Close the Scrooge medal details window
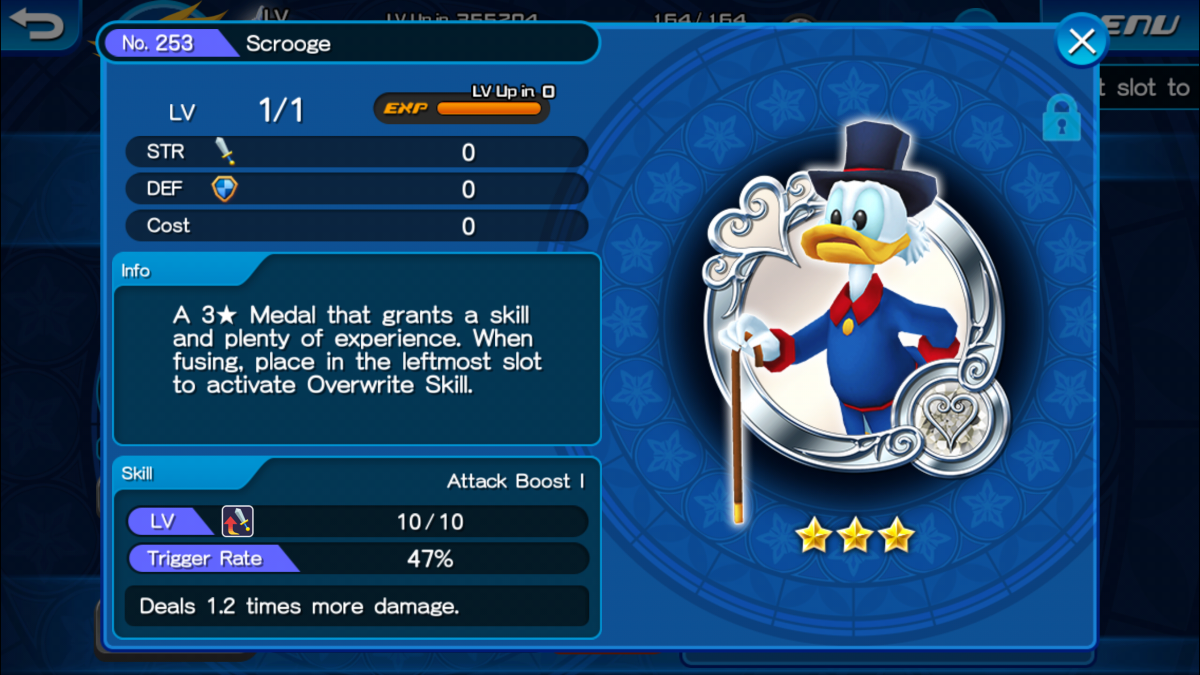The image size is (1200, 675). [1081, 42]
